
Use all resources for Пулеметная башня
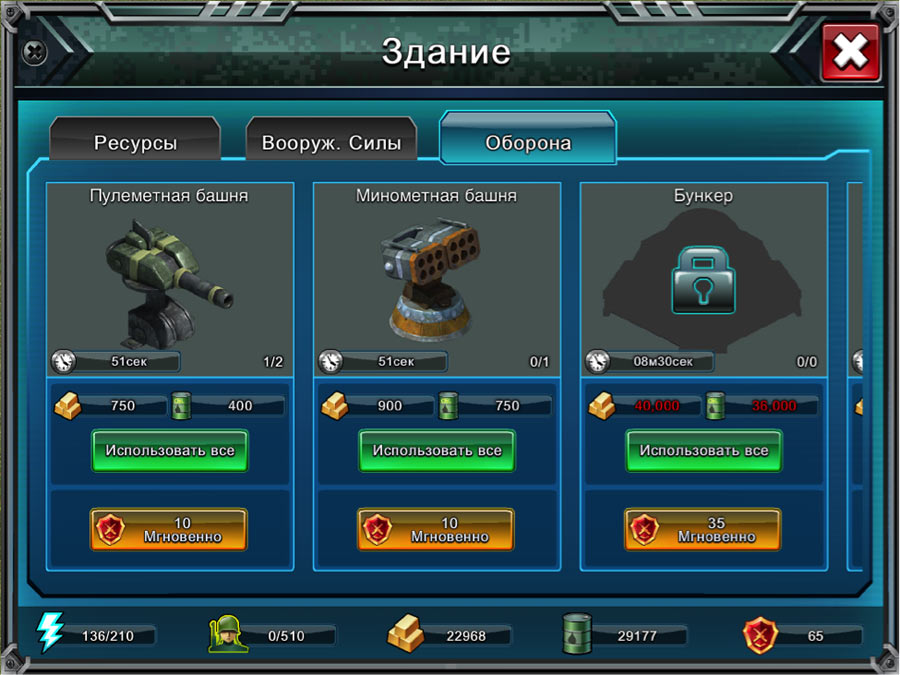[170, 451]
